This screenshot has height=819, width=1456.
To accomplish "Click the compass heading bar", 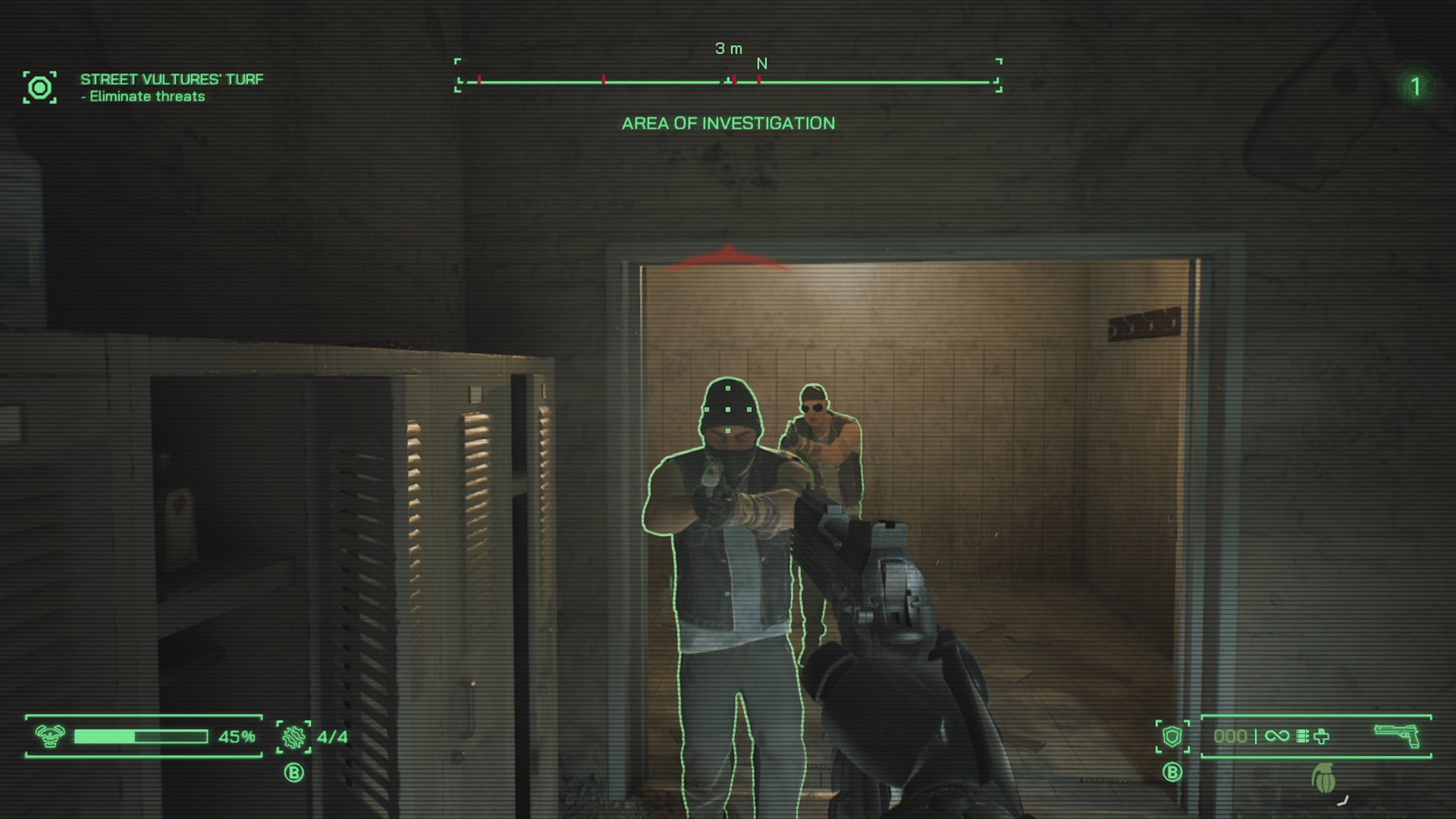I will point(728,80).
